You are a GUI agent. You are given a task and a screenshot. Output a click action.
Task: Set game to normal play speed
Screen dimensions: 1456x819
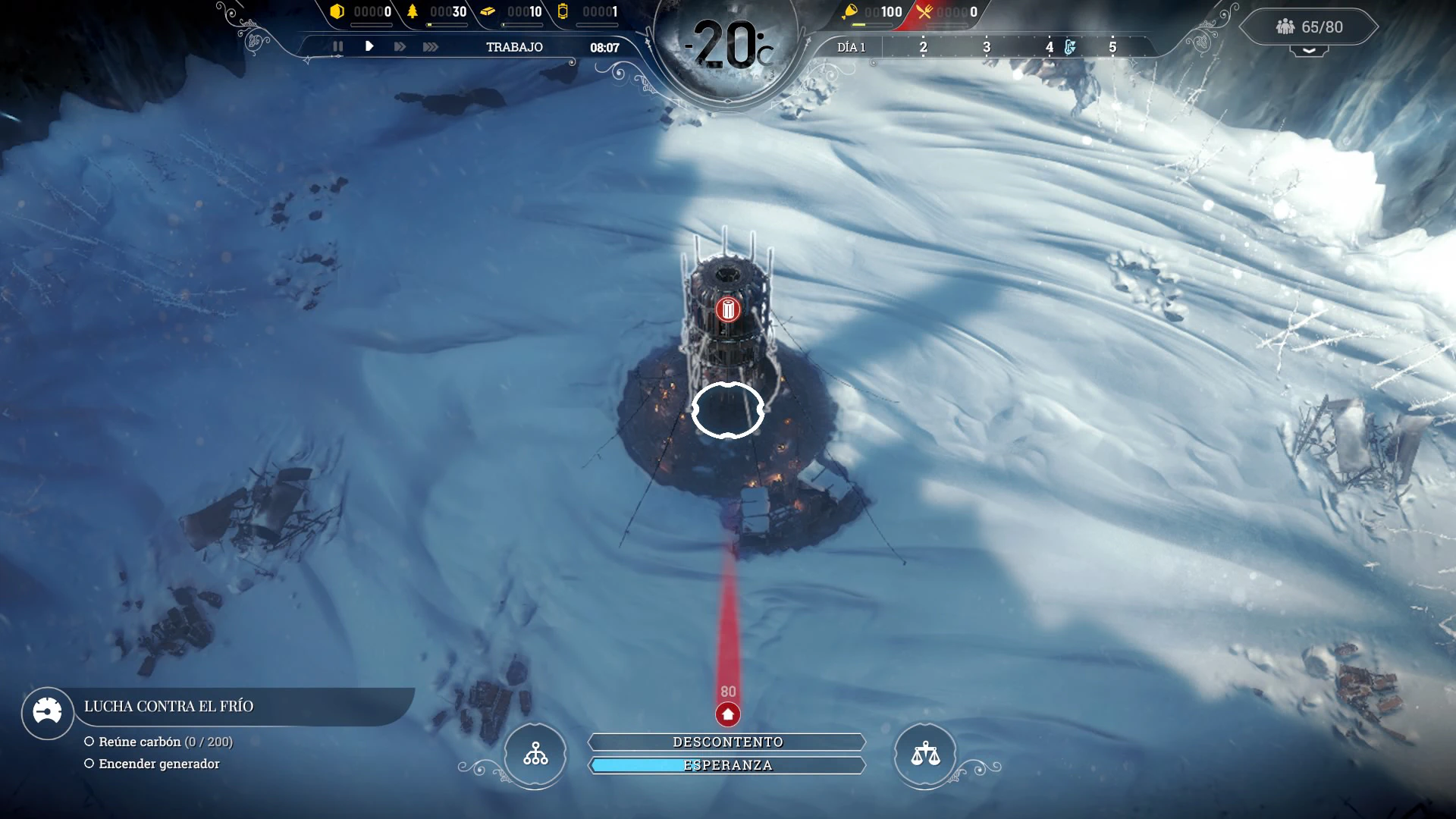click(x=369, y=47)
